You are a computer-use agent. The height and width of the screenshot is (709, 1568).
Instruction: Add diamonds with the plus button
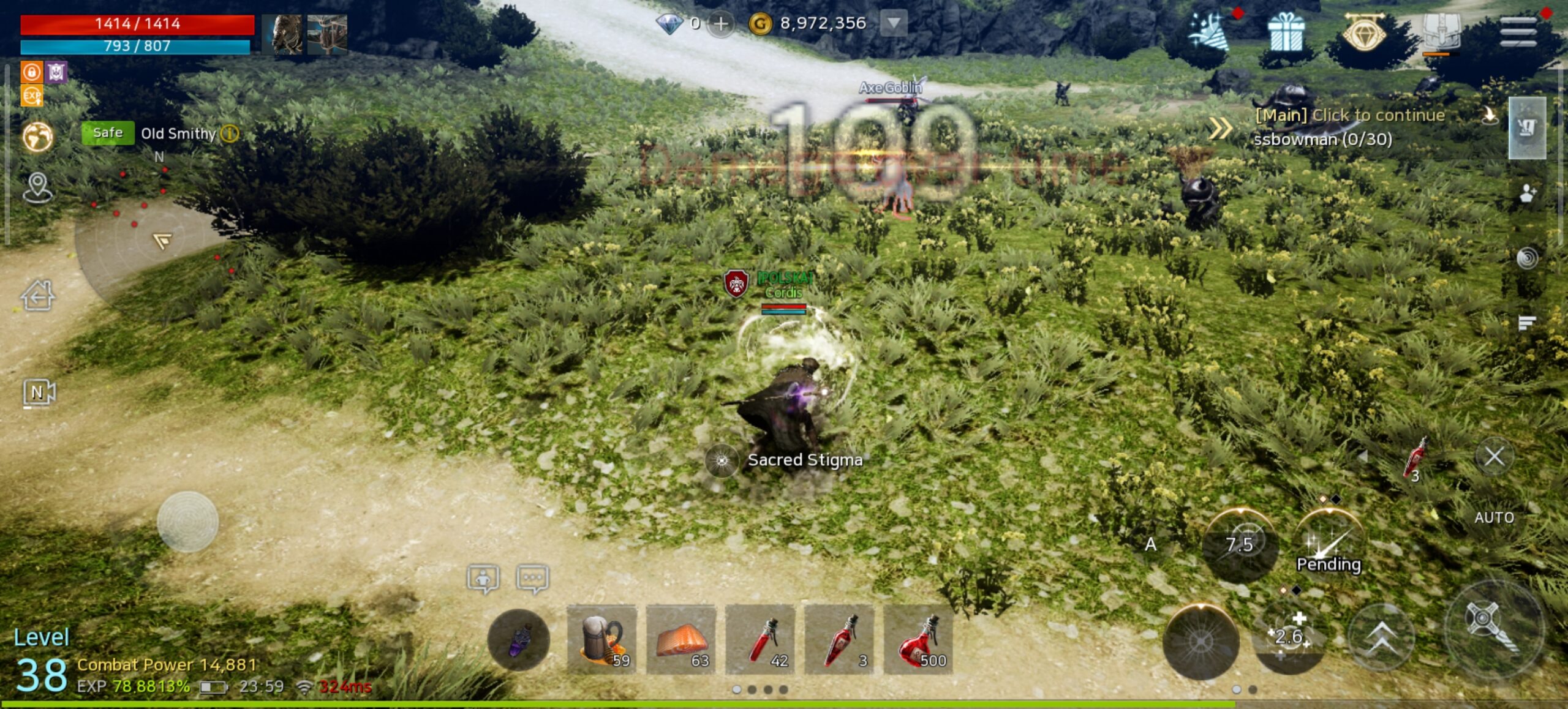click(721, 24)
